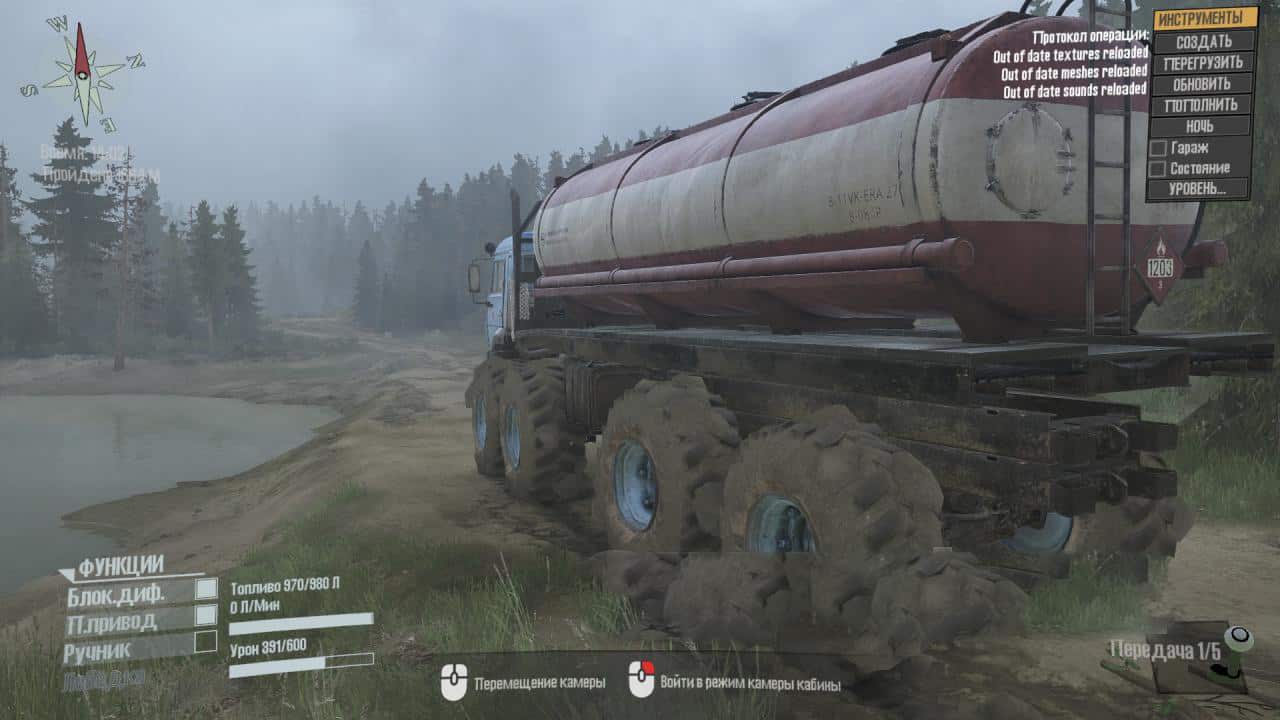The width and height of the screenshot is (1280, 720).
Task: Click the ПЕРЕГРУЗИТЬ reload button
Action: (1203, 62)
